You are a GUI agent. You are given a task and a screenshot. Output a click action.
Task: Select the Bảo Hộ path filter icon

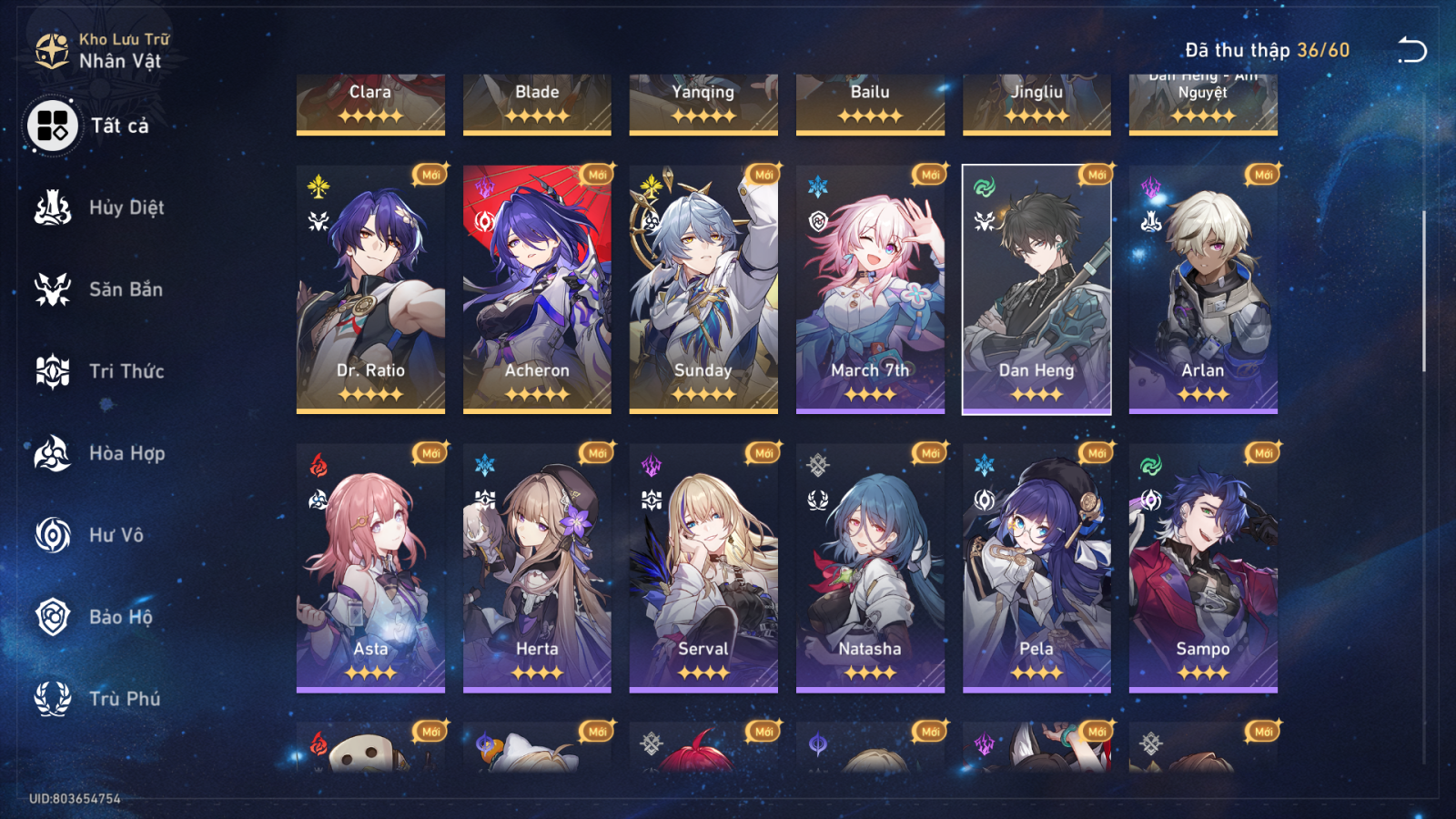coord(53,617)
